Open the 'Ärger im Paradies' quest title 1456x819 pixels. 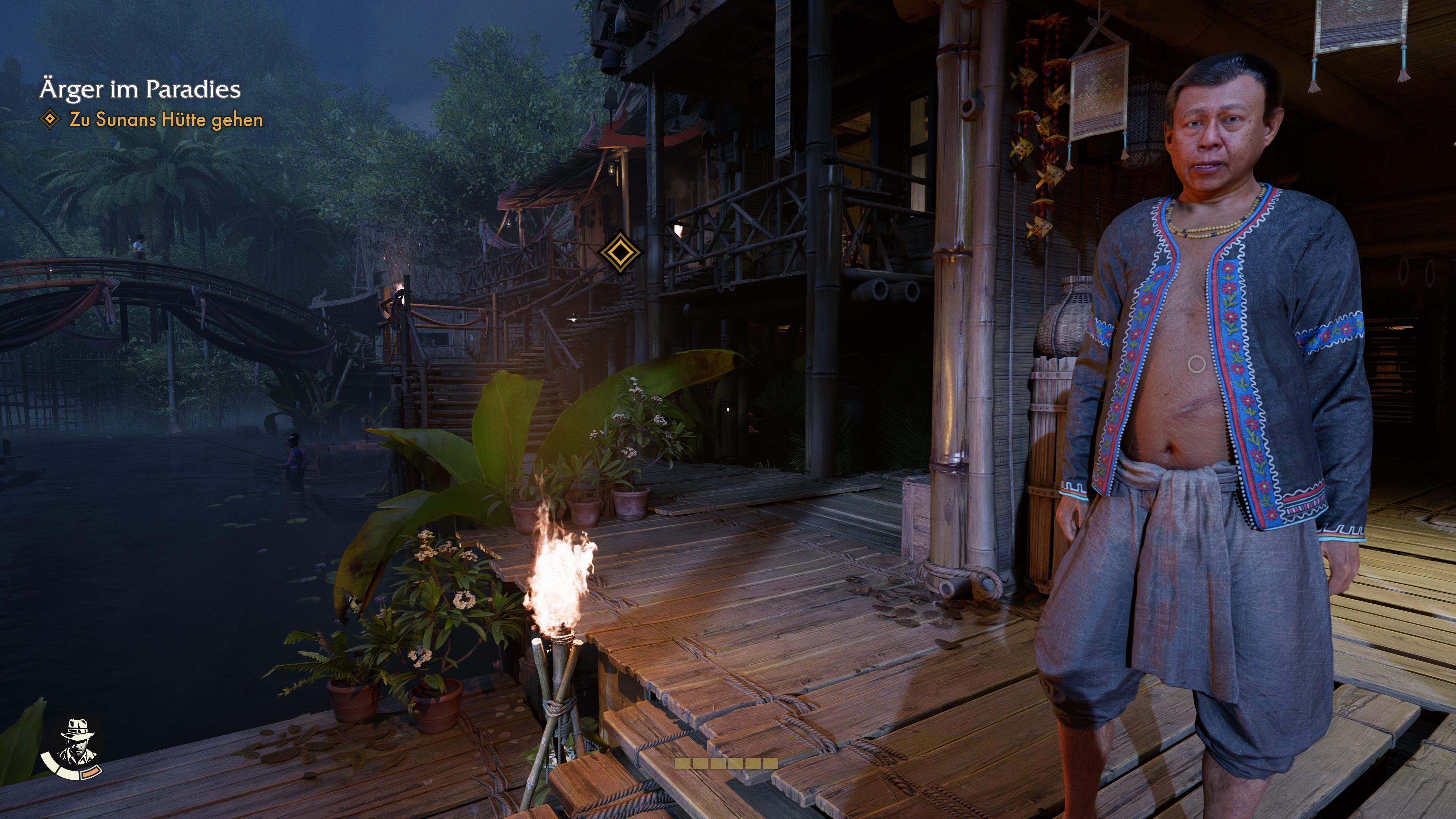click(x=140, y=89)
